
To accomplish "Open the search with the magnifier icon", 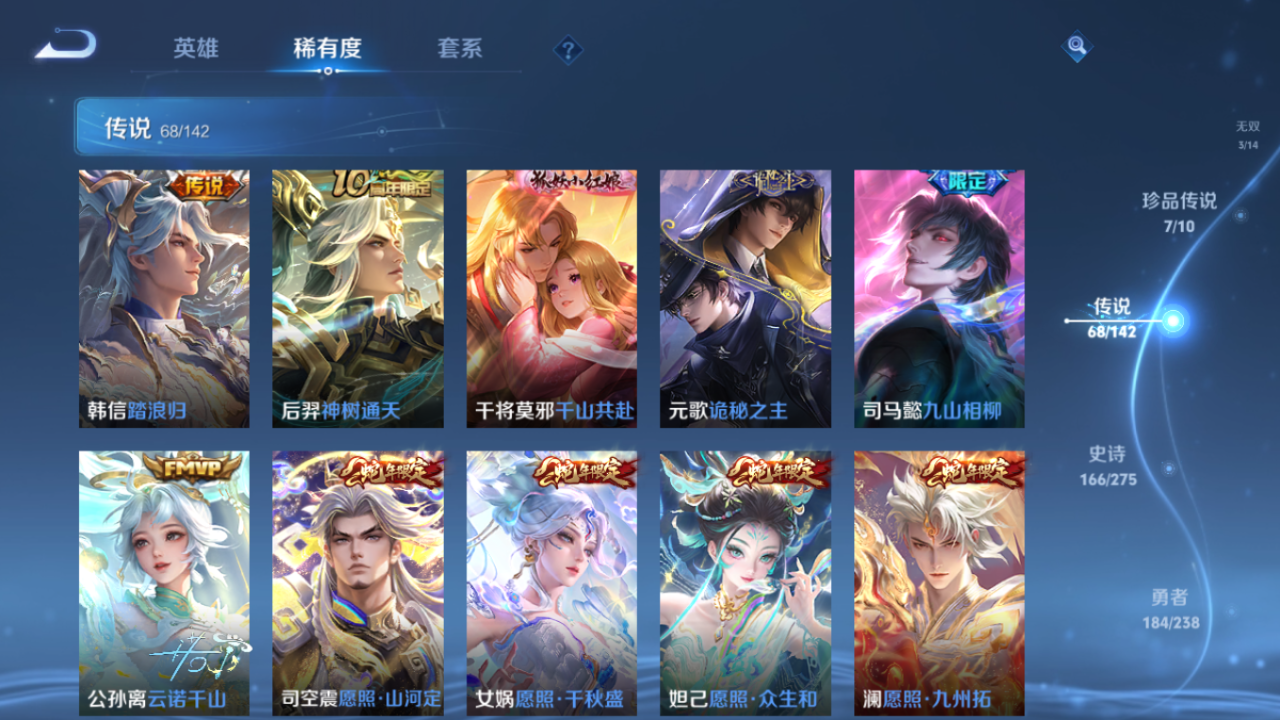I will 1076,46.
